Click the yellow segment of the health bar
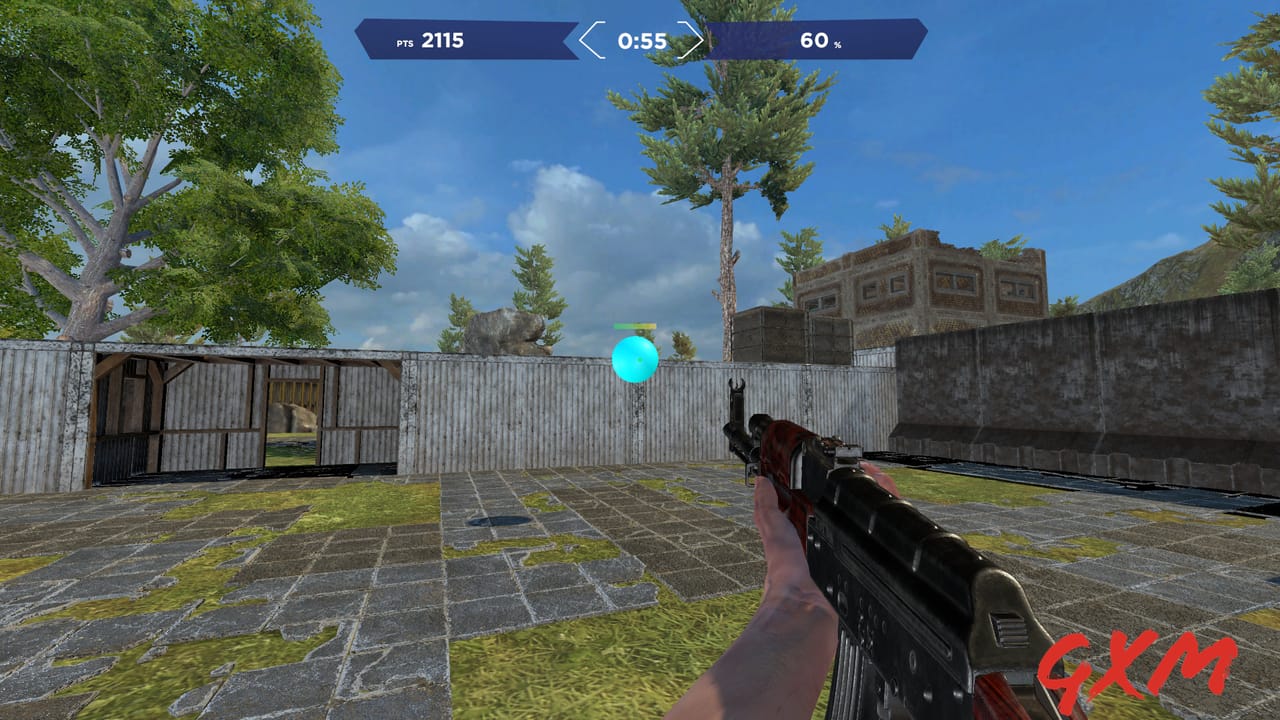The height and width of the screenshot is (720, 1280). coord(650,325)
